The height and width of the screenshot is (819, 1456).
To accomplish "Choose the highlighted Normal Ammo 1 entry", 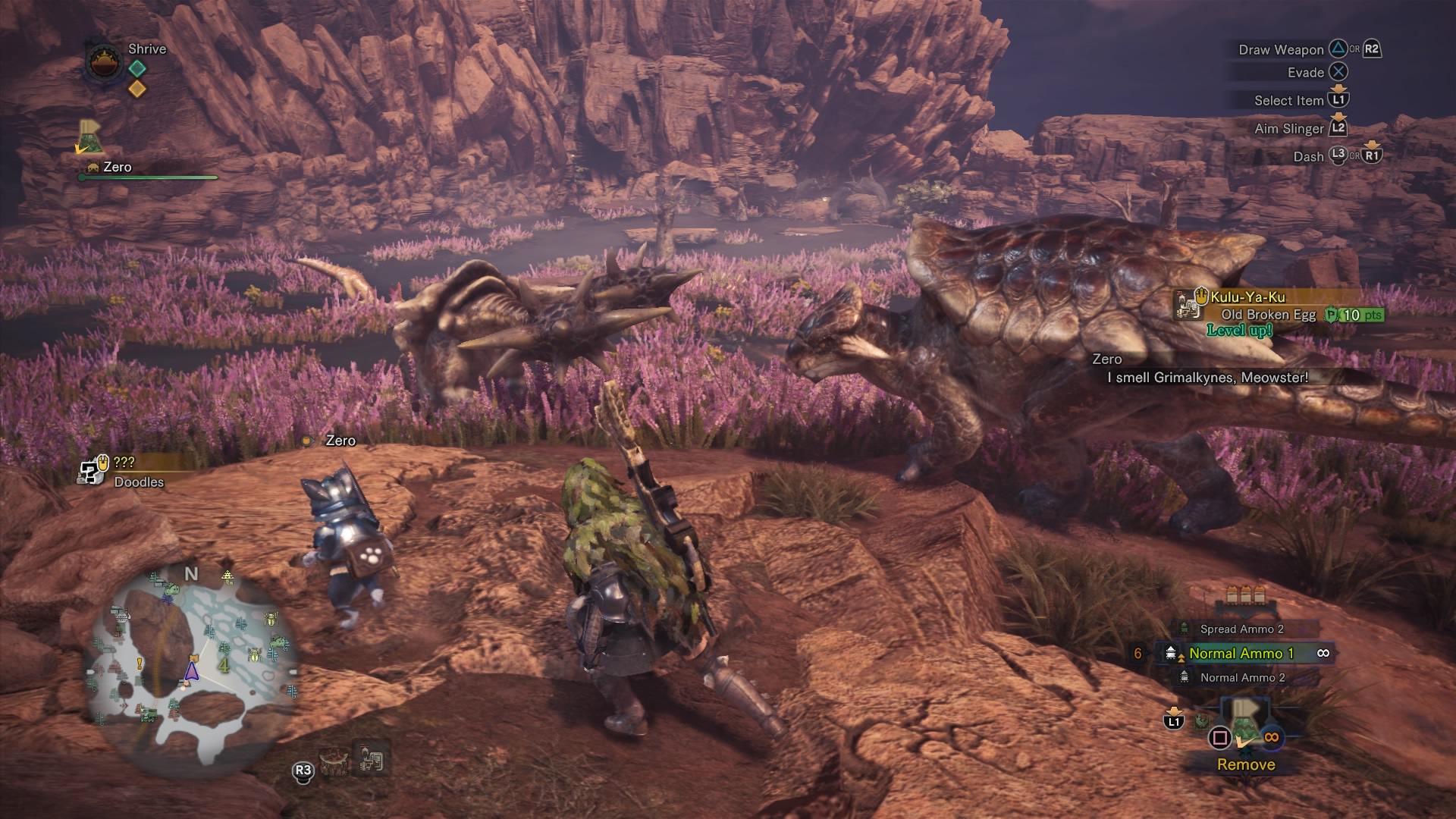I will [x=1241, y=653].
